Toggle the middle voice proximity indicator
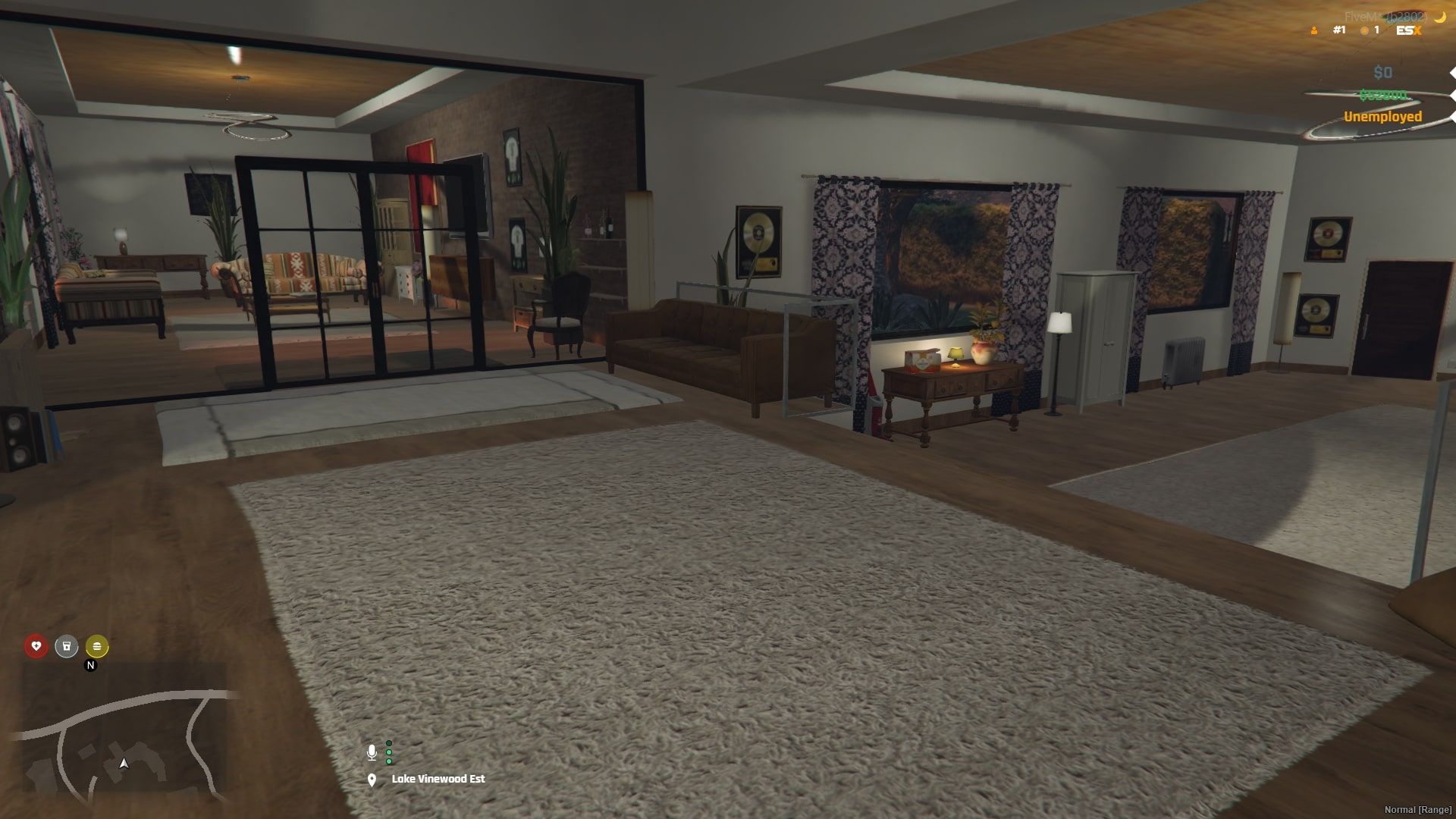 [388, 752]
